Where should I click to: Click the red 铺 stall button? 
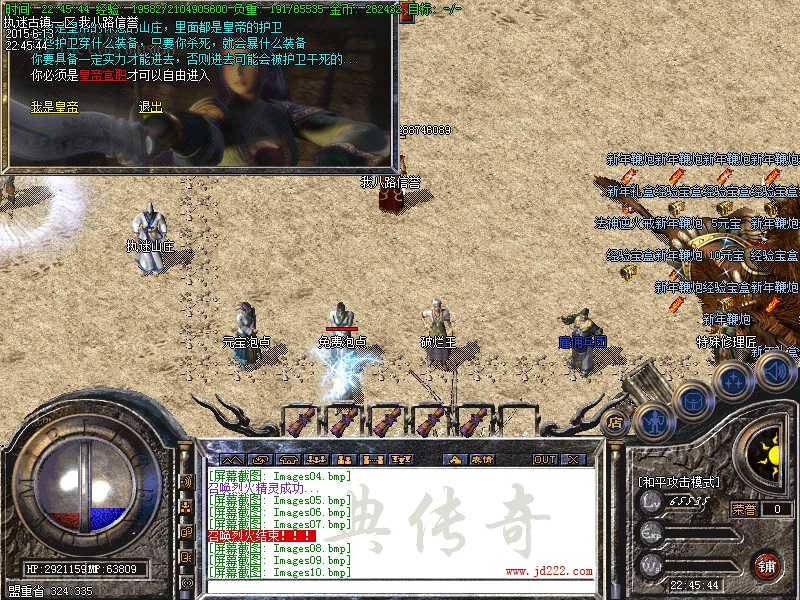[766, 565]
